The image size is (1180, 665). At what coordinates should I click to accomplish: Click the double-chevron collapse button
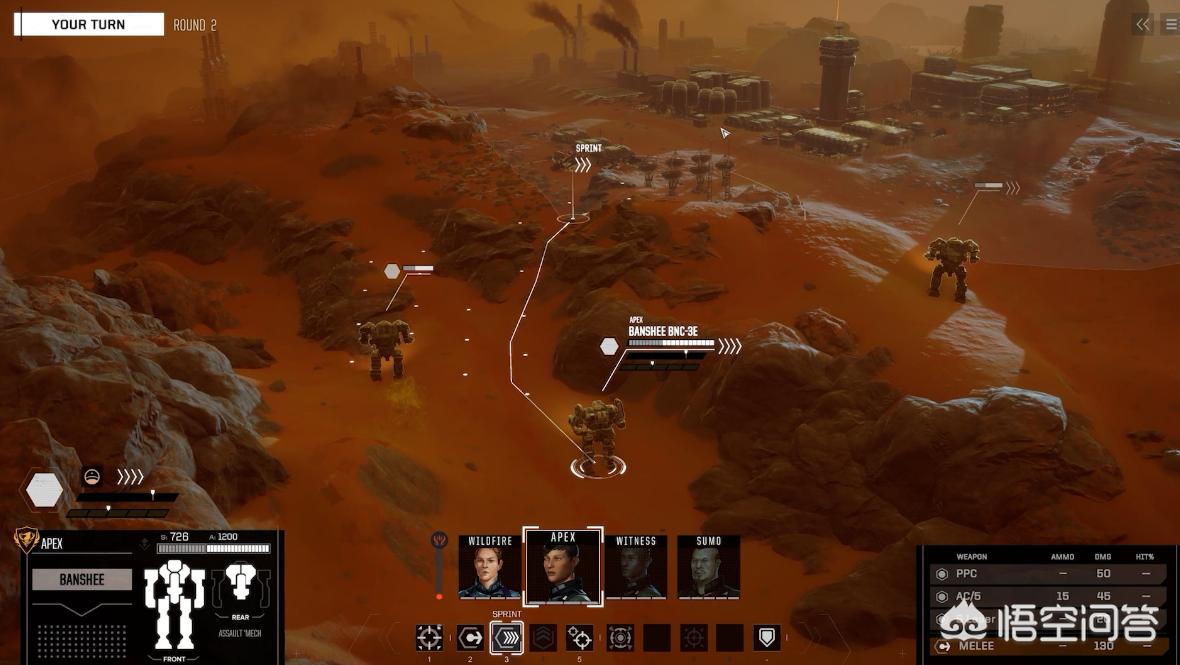[1143, 25]
